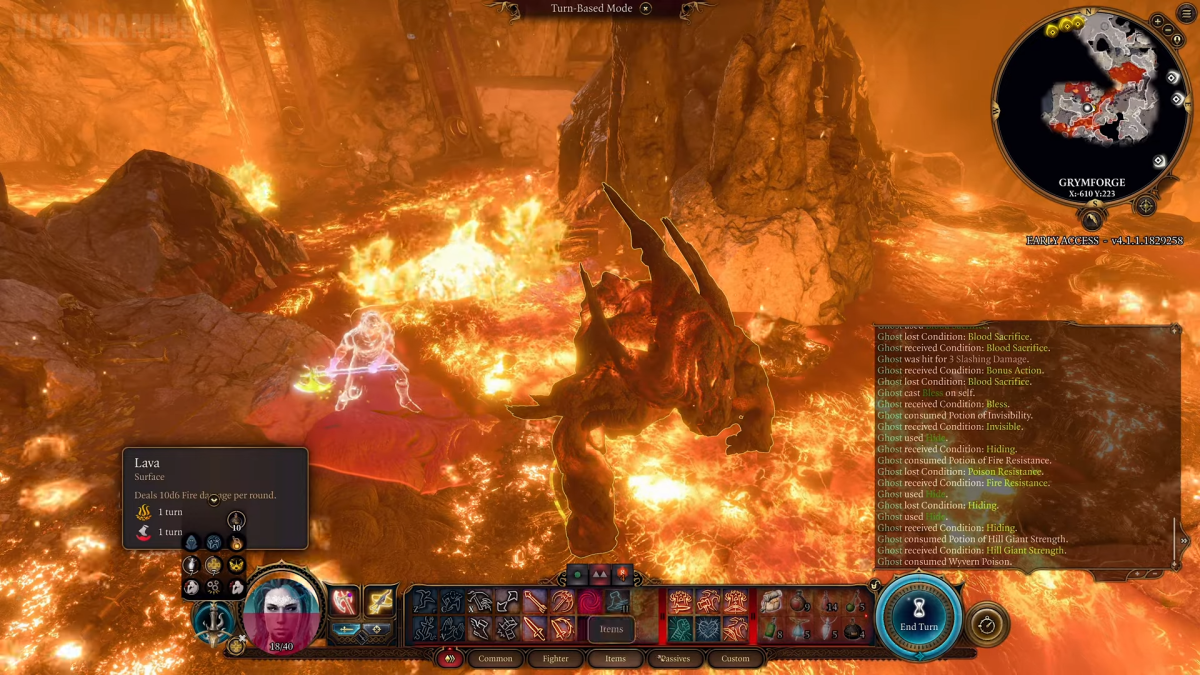The height and width of the screenshot is (675, 1200).
Task: Select the glowing ranged weapon attack icon
Action: [x=379, y=600]
